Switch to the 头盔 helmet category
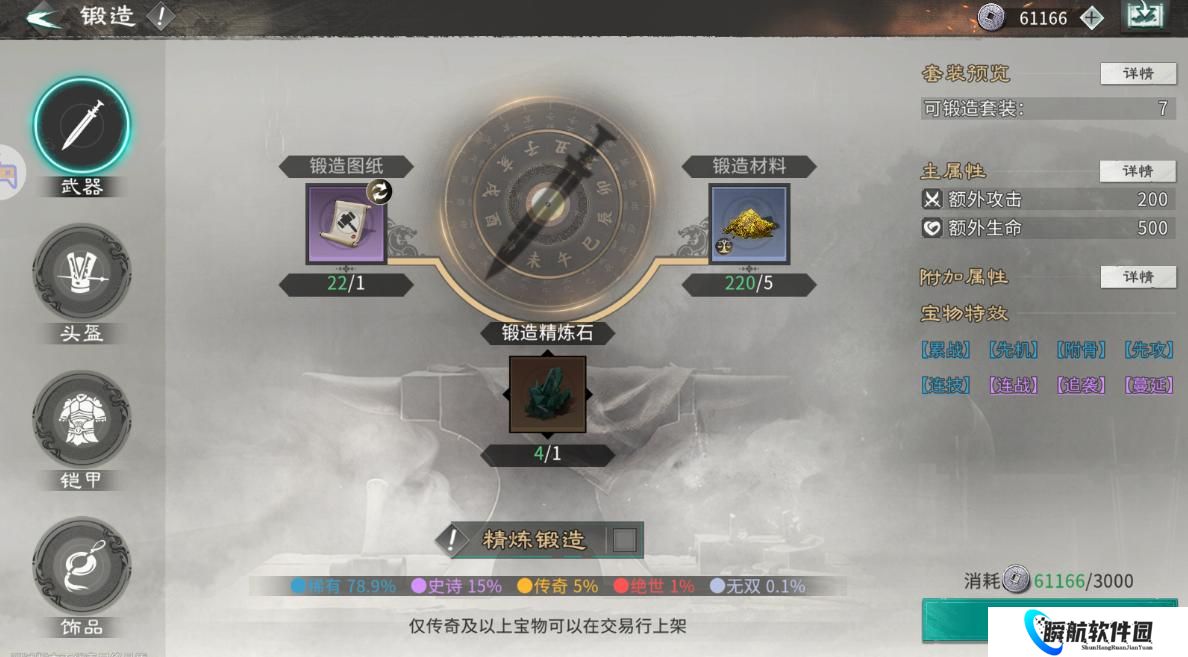The height and width of the screenshot is (657, 1188). click(82, 272)
